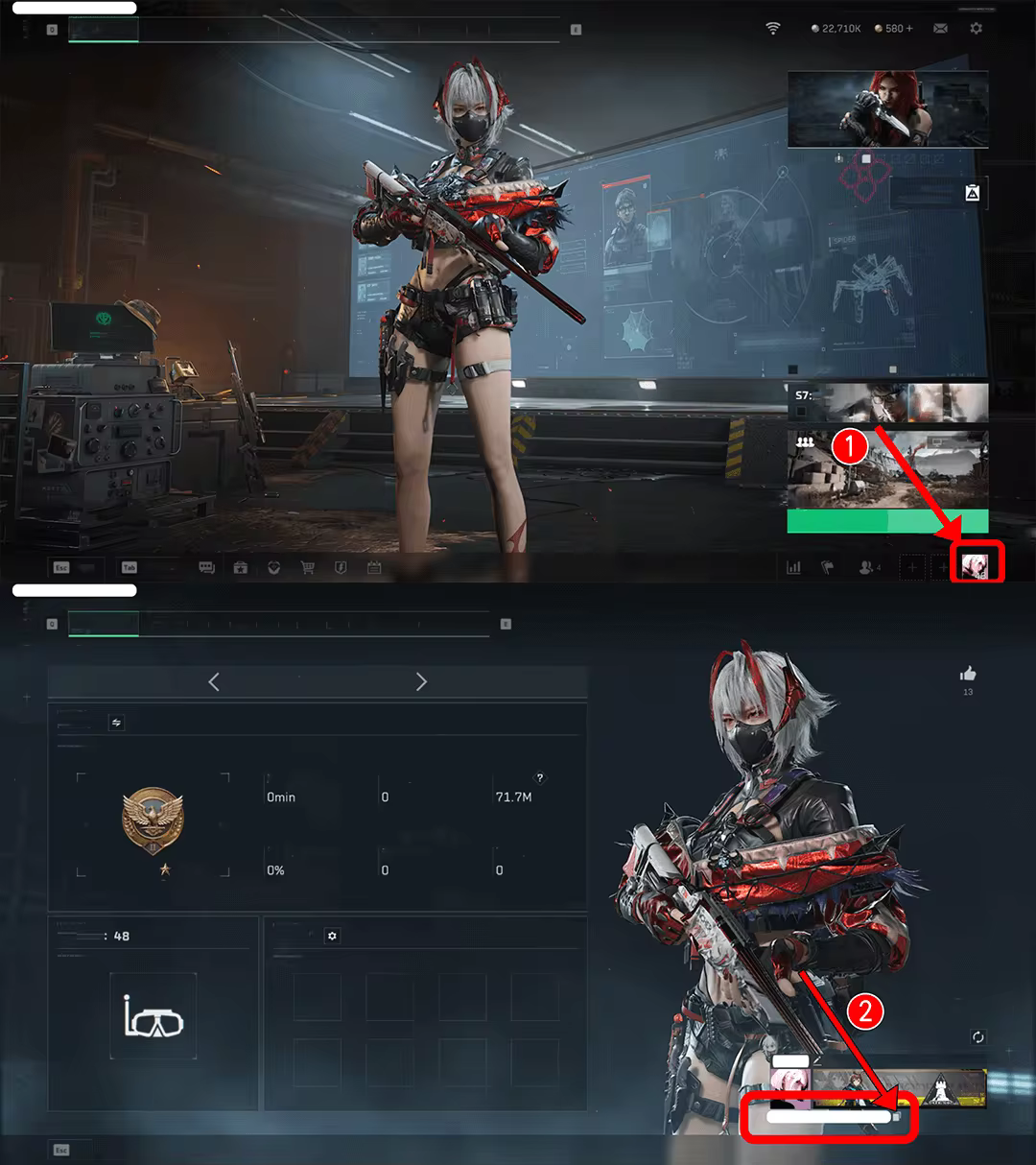Click the swap arrows icon in stats panel
The image size is (1036, 1165).
point(117,723)
